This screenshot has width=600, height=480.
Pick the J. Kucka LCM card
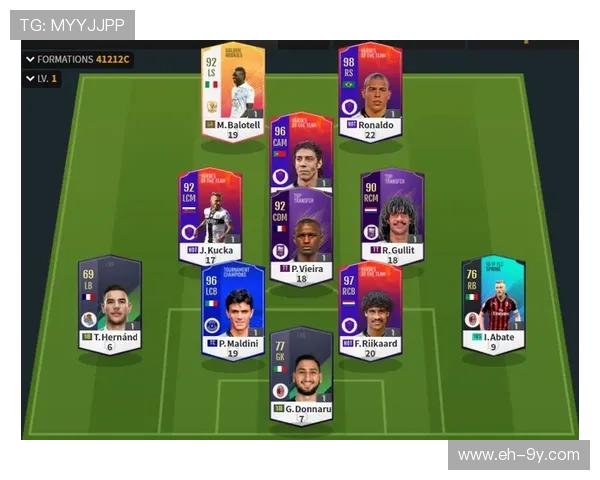click(x=210, y=215)
